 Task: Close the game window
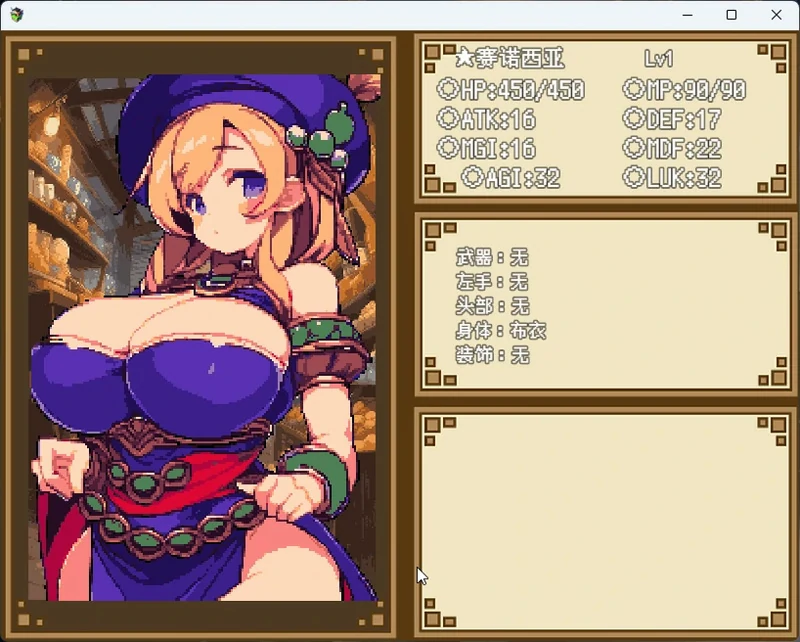[x=776, y=15]
